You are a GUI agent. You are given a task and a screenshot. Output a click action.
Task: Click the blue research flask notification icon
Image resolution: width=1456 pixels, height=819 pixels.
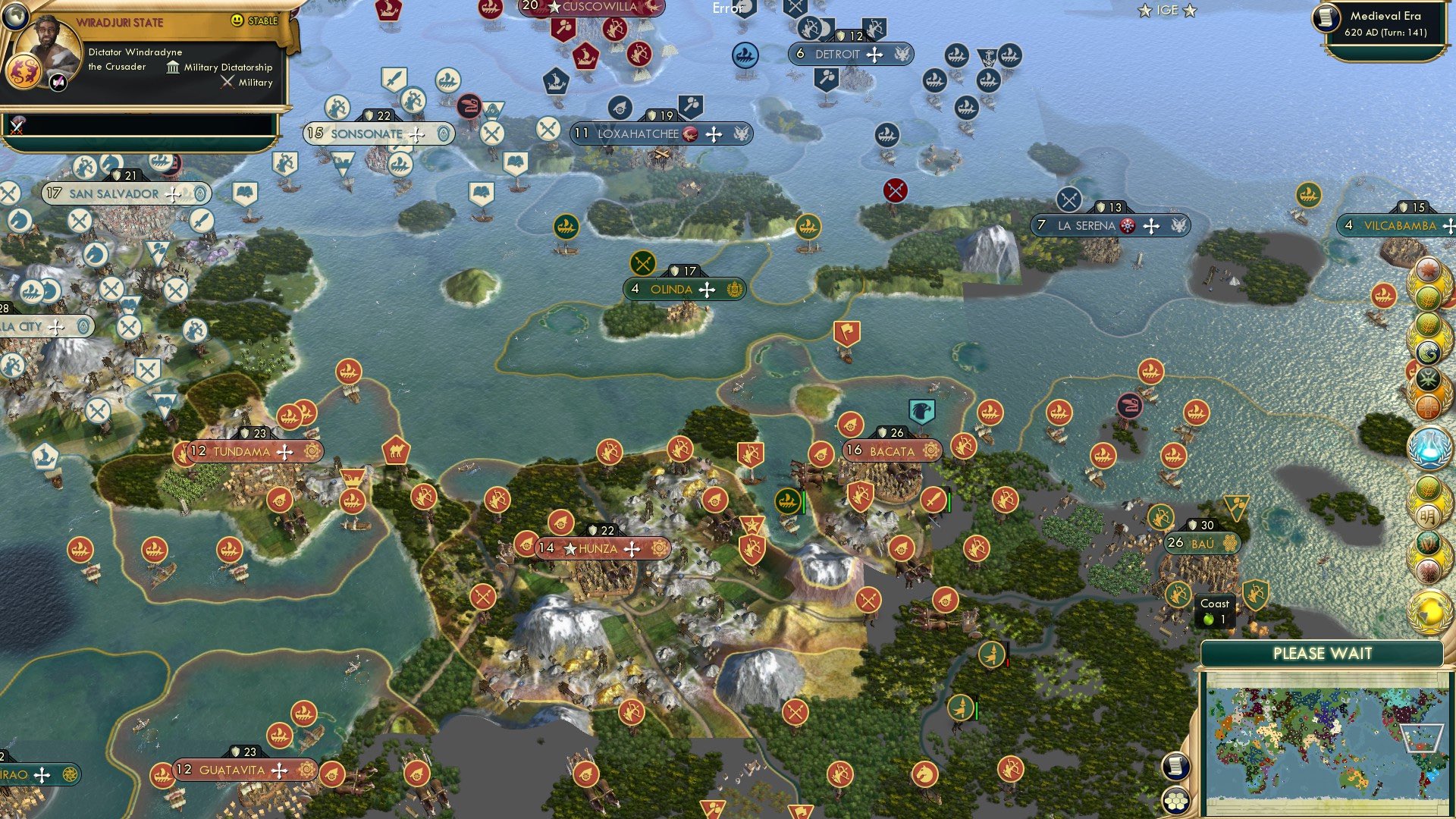point(1429,448)
